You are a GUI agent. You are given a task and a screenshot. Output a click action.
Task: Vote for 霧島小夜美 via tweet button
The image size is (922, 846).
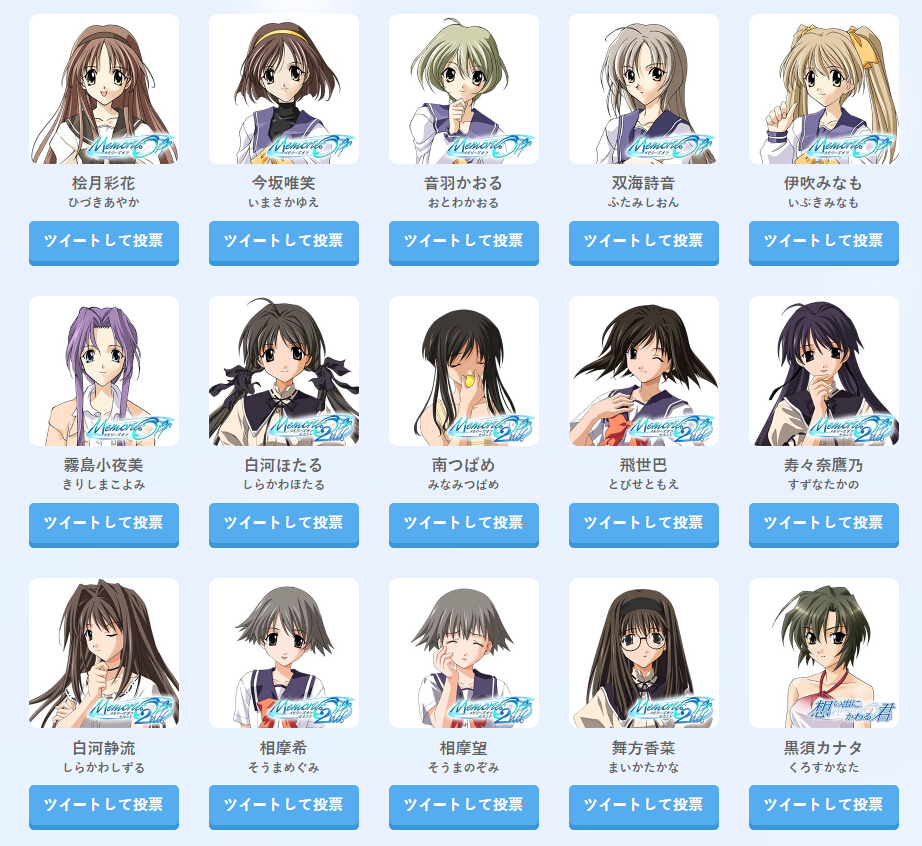point(104,524)
